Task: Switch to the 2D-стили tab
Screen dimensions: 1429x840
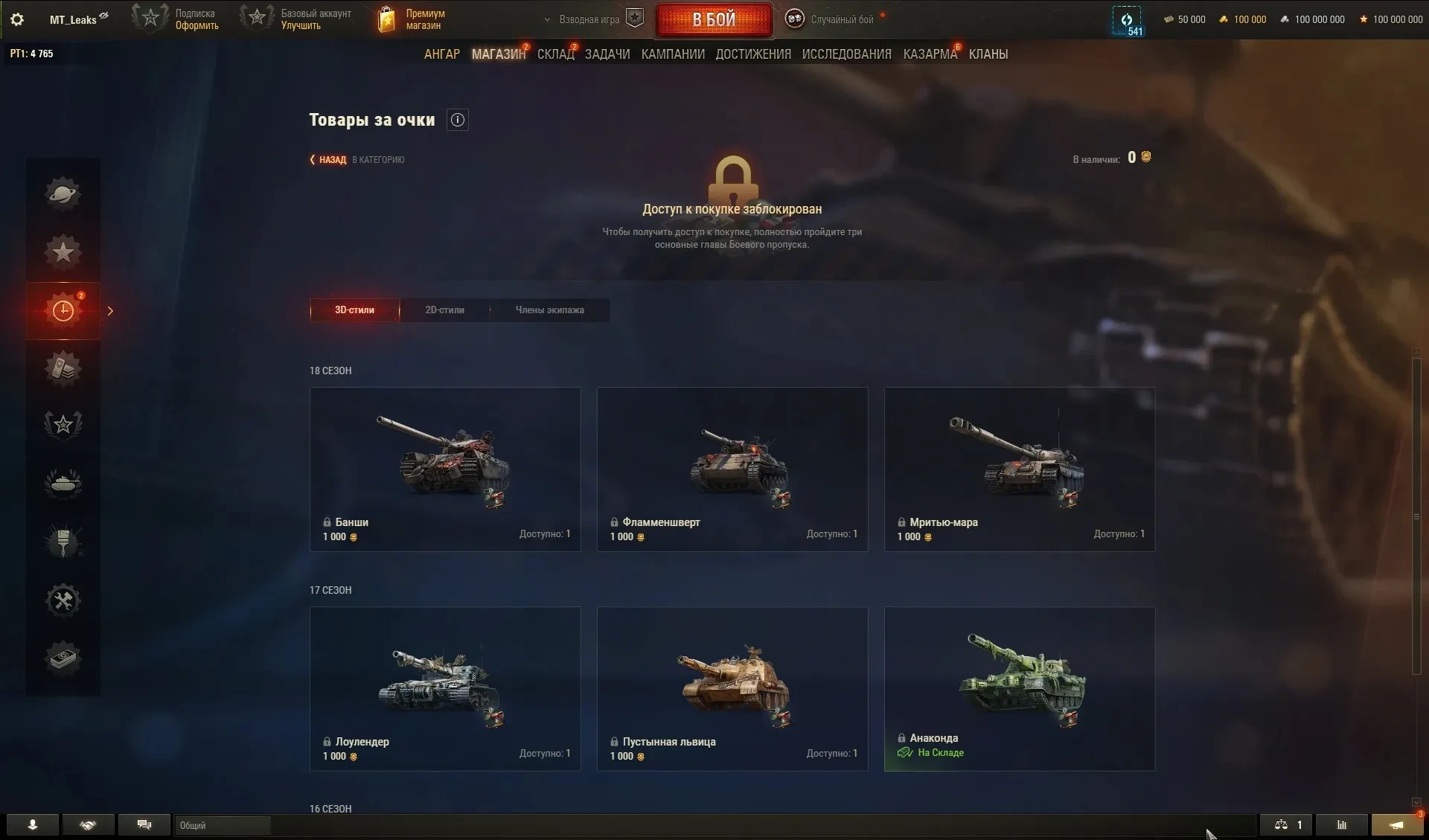Action: [x=444, y=310]
